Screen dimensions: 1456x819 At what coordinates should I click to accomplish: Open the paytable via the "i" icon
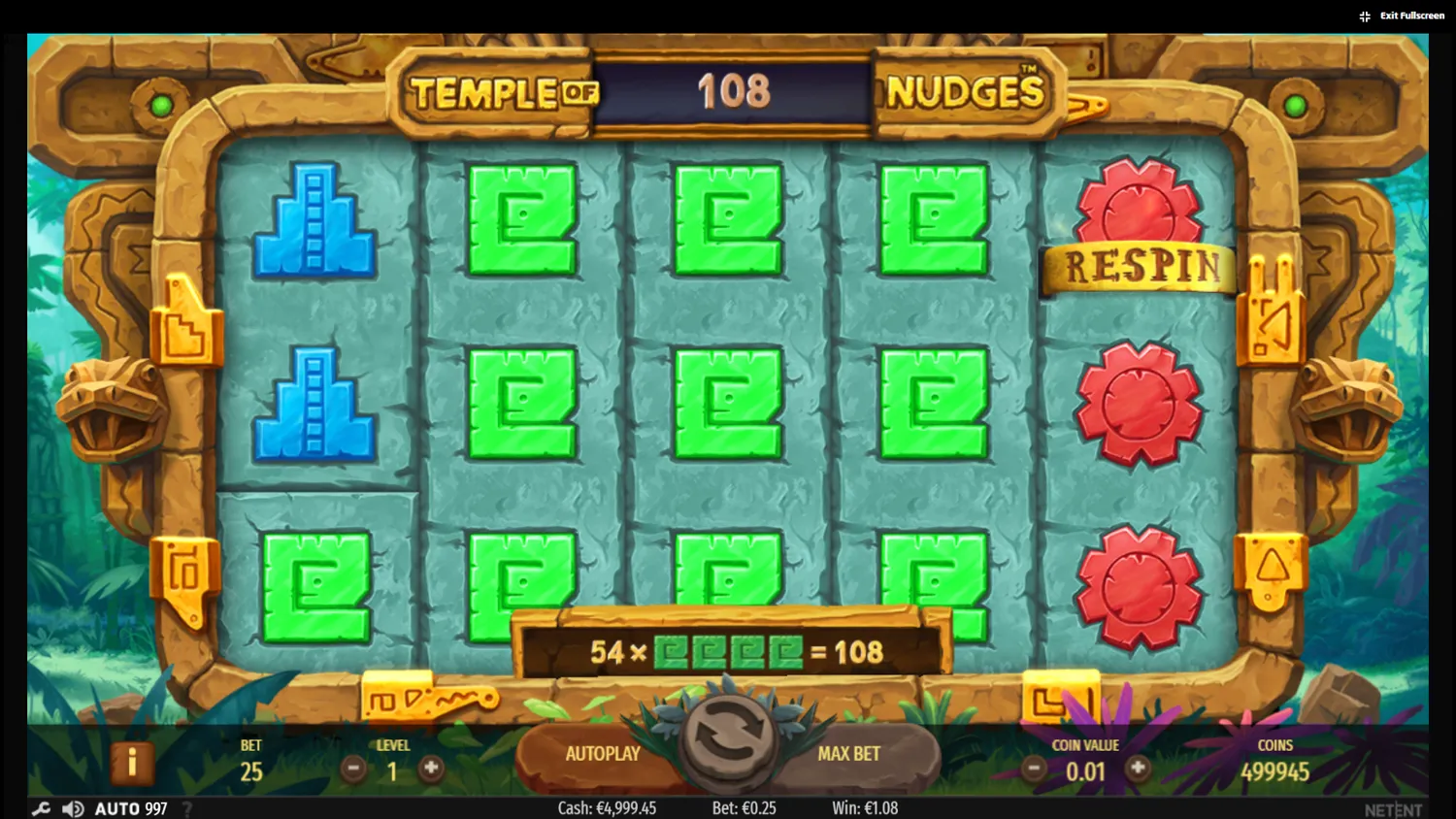pos(133,763)
